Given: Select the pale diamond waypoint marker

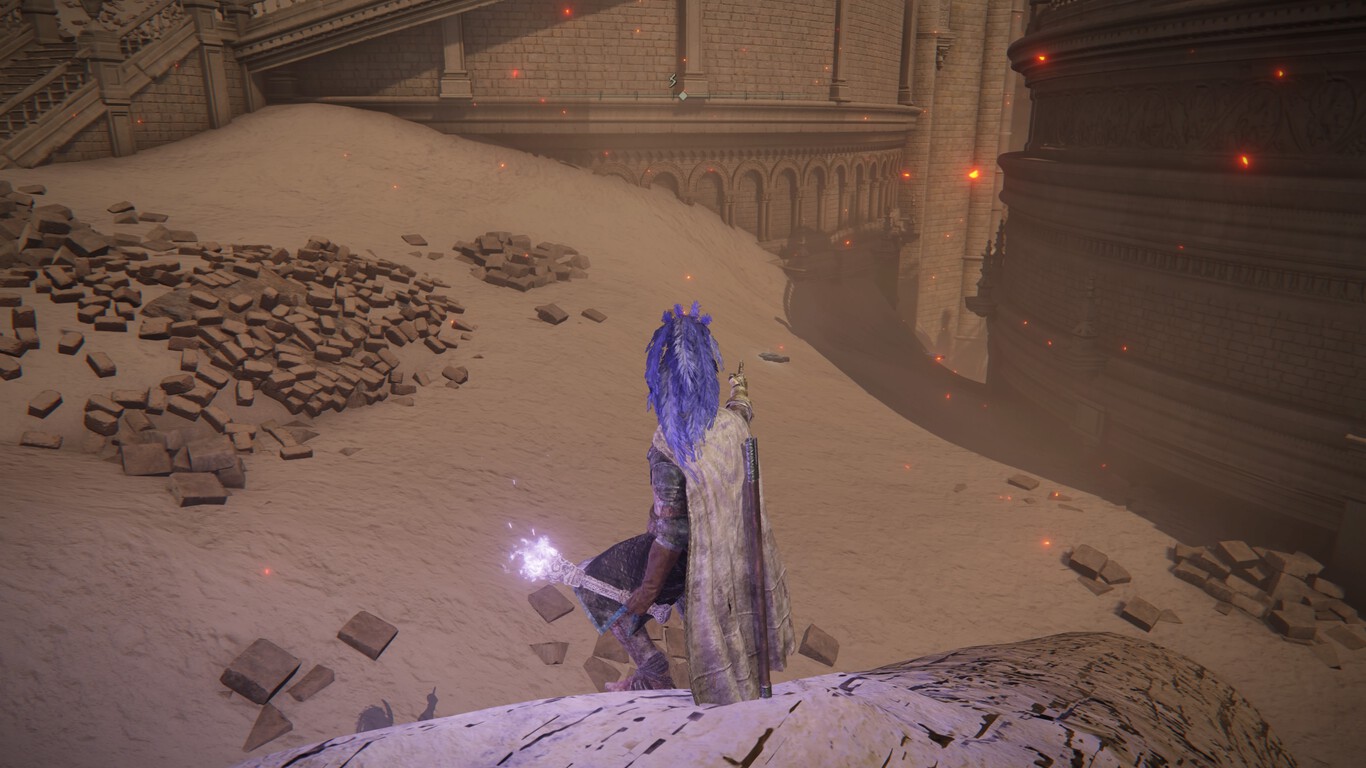Looking at the screenshot, I should click(682, 96).
